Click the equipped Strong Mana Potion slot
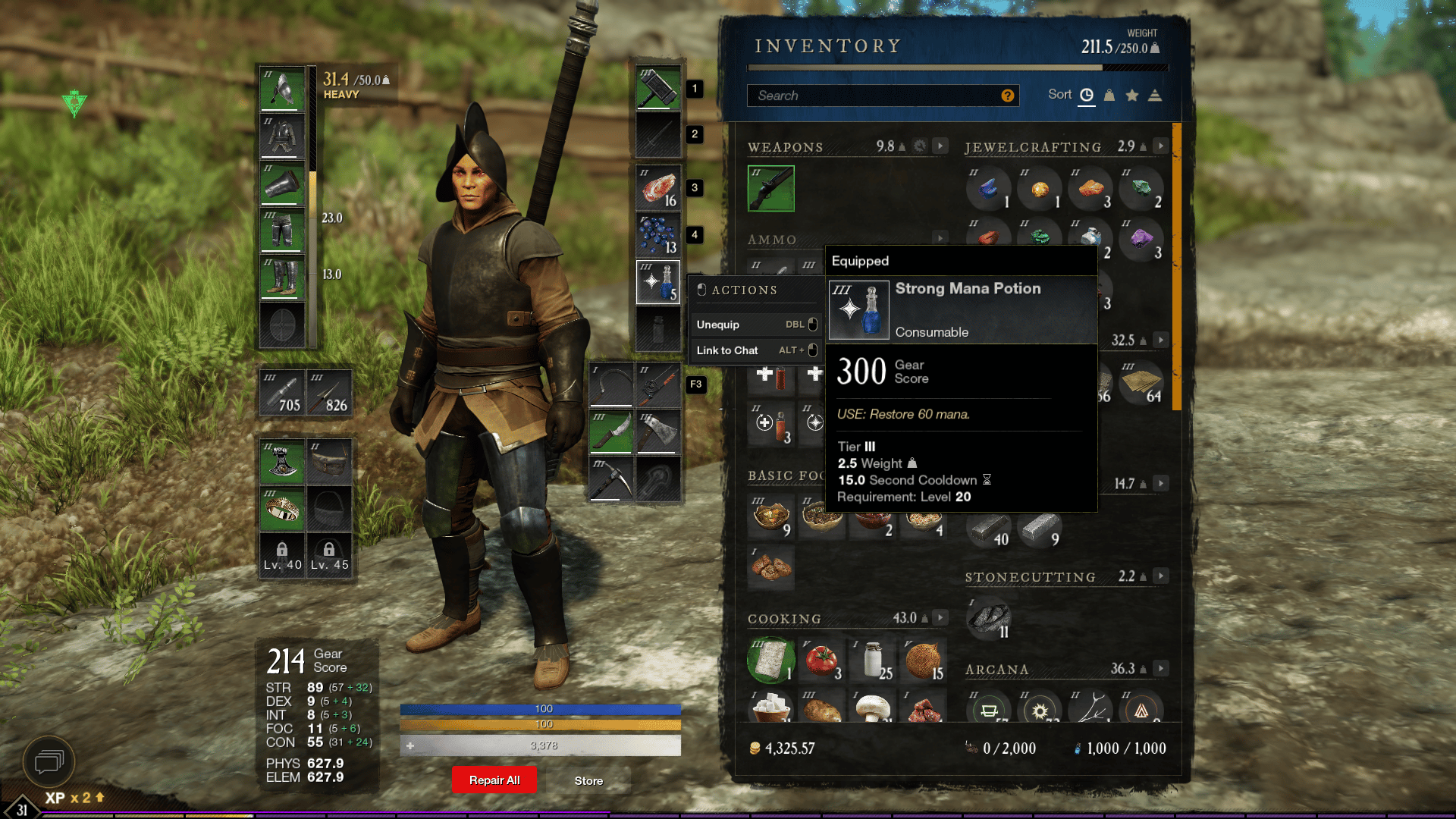 [658, 281]
